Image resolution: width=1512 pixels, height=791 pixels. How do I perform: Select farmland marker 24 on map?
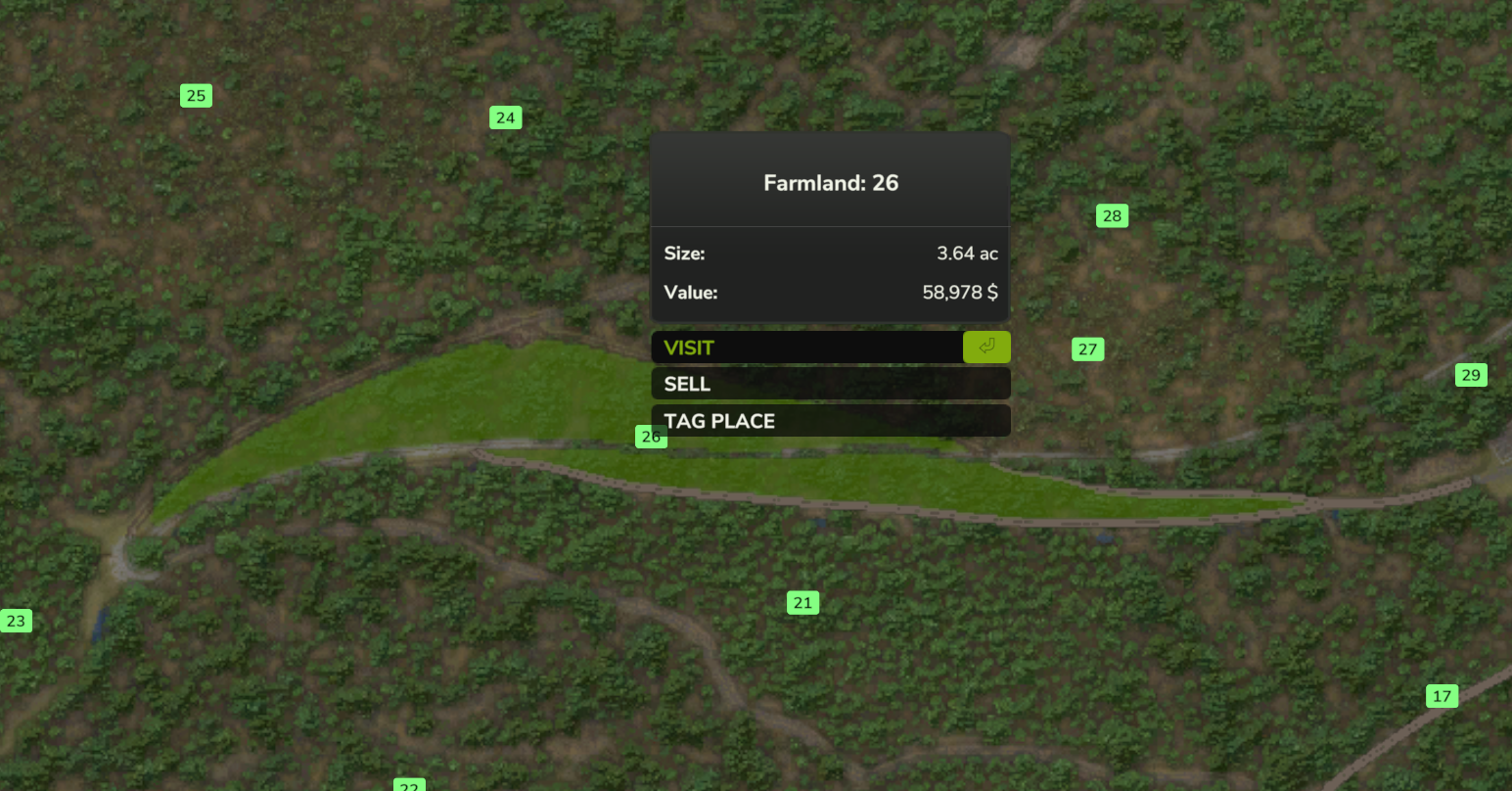pyautogui.click(x=505, y=117)
